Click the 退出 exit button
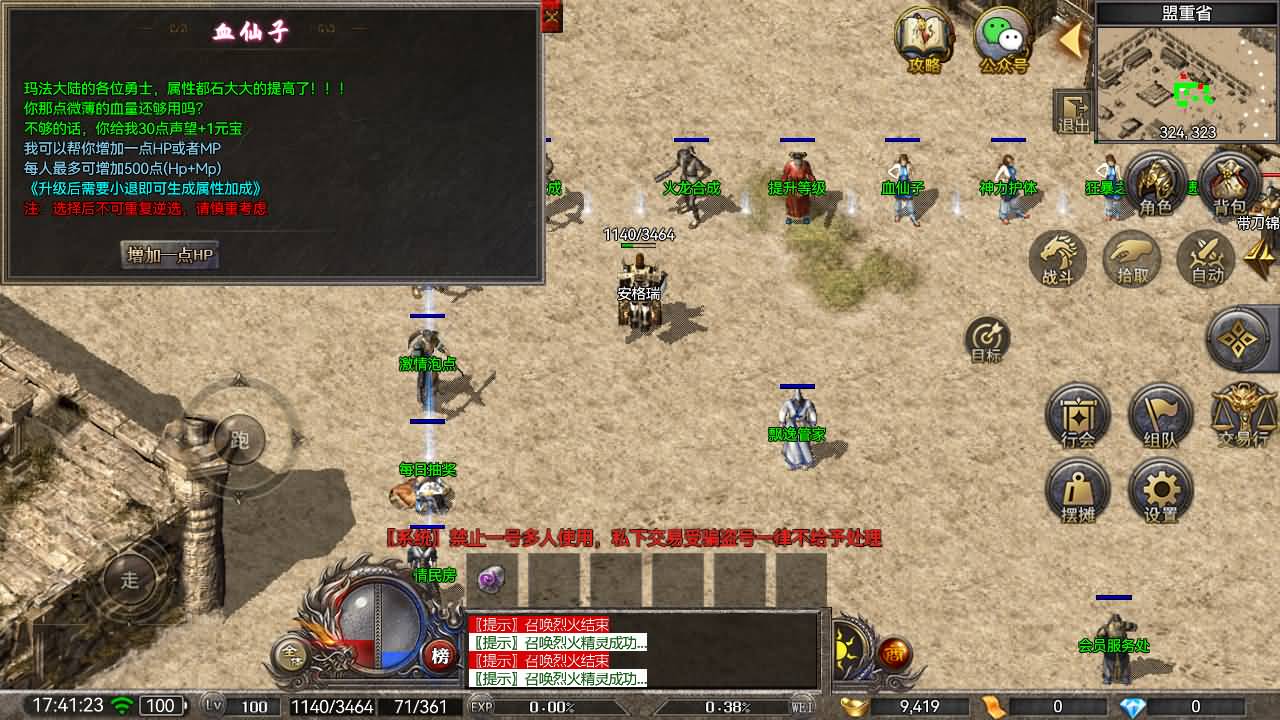Image resolution: width=1280 pixels, height=720 pixels. (x=1073, y=110)
